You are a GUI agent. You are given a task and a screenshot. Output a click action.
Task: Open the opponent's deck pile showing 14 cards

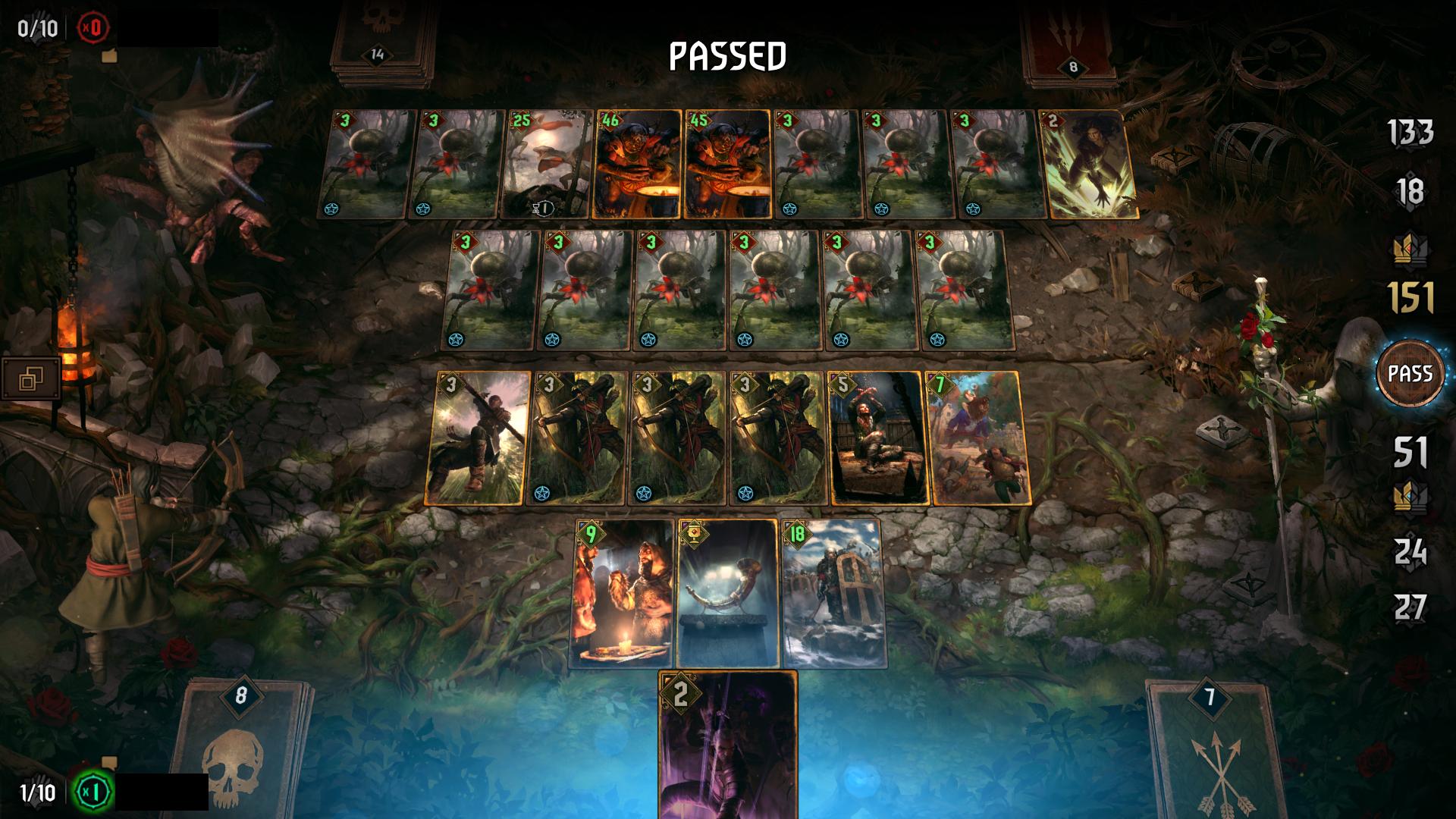377,53
